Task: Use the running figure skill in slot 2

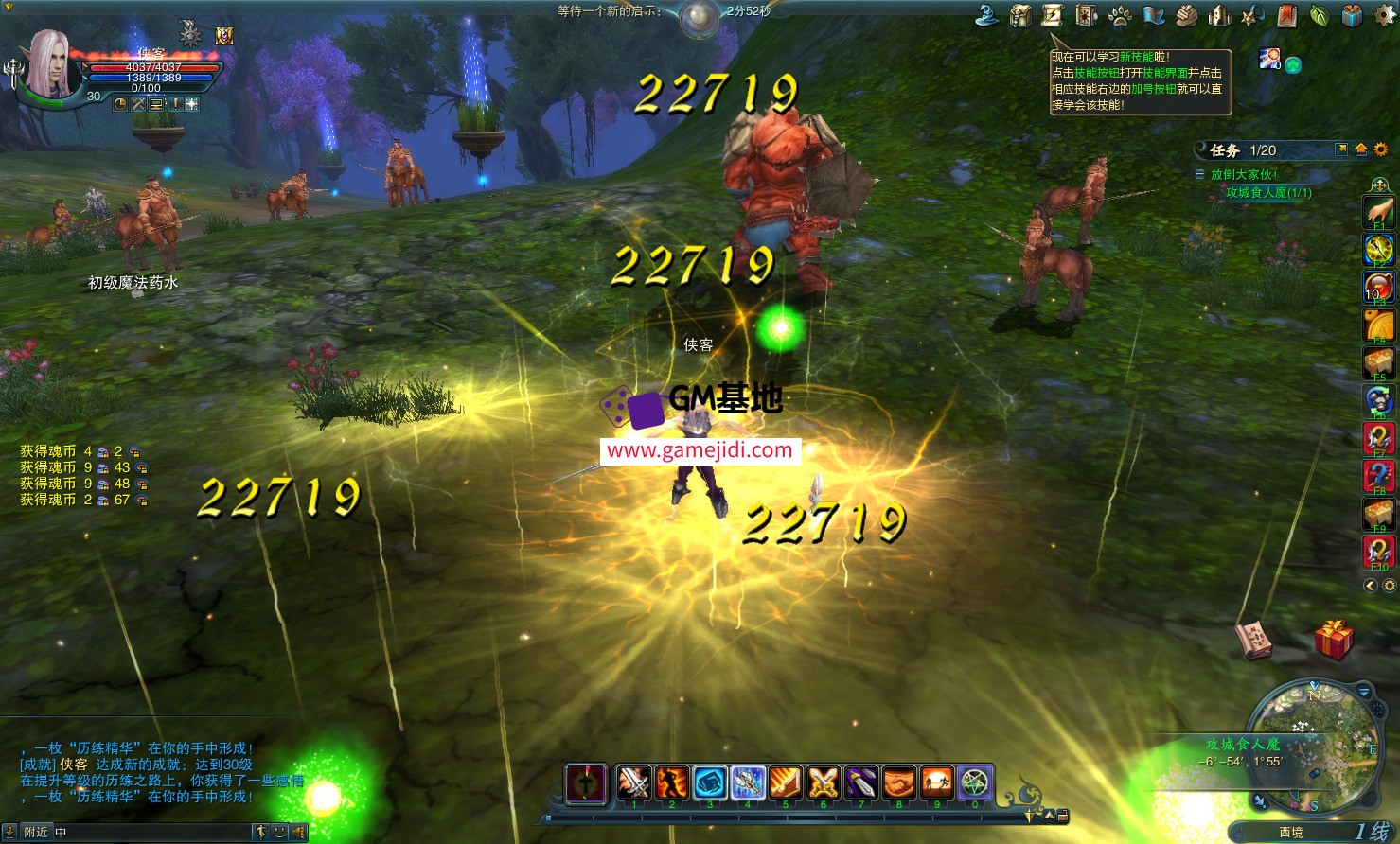Action: [672, 783]
